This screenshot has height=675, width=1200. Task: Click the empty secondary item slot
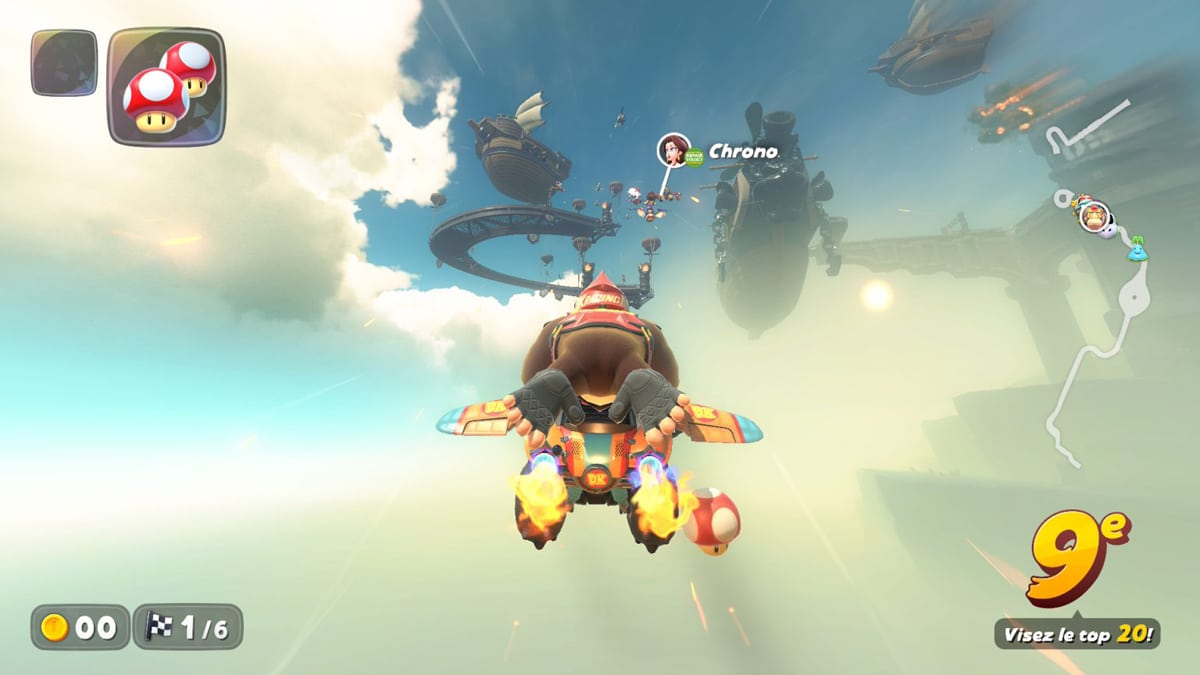[x=64, y=63]
